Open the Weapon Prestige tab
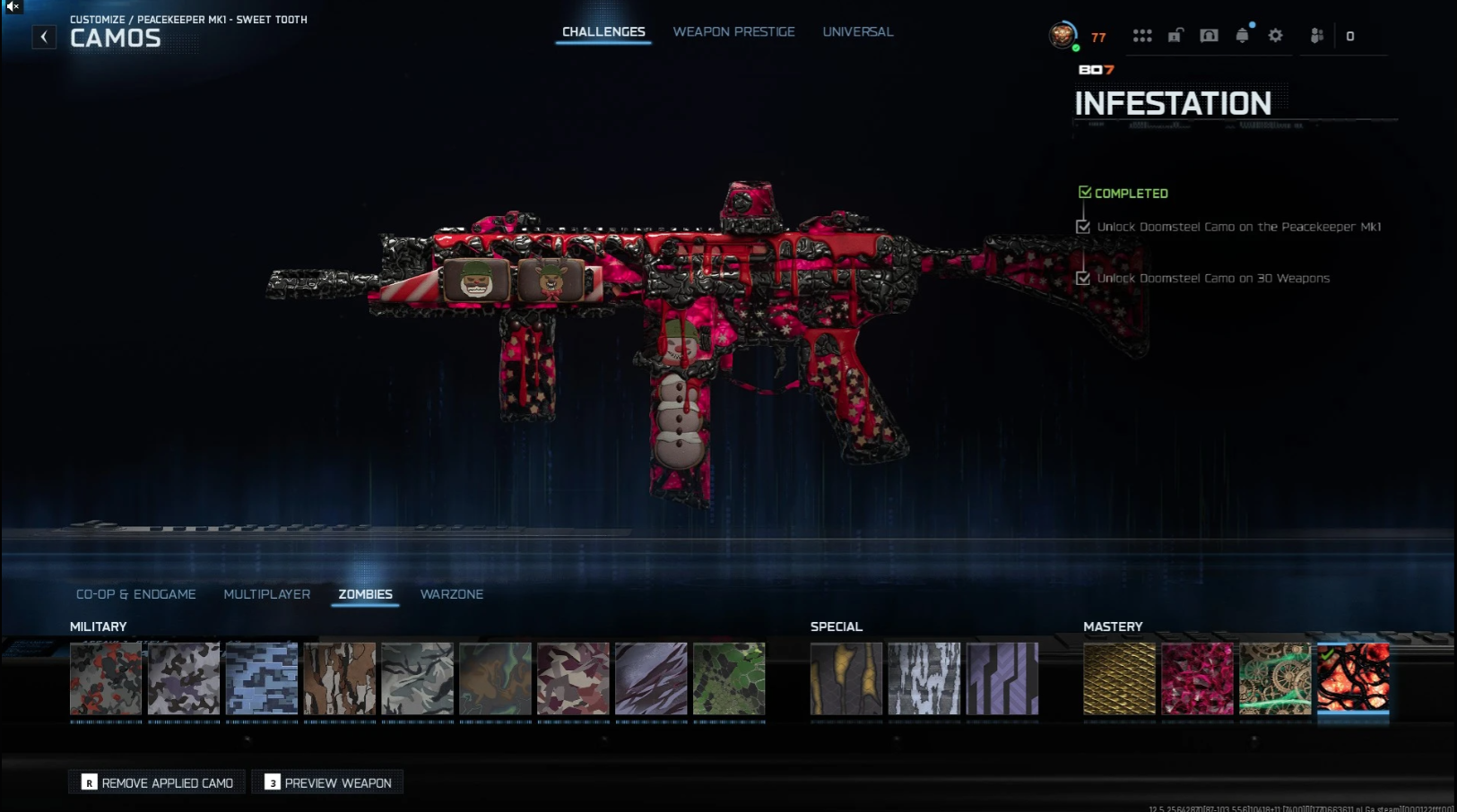This screenshot has width=1457, height=812. pyautogui.click(x=733, y=32)
